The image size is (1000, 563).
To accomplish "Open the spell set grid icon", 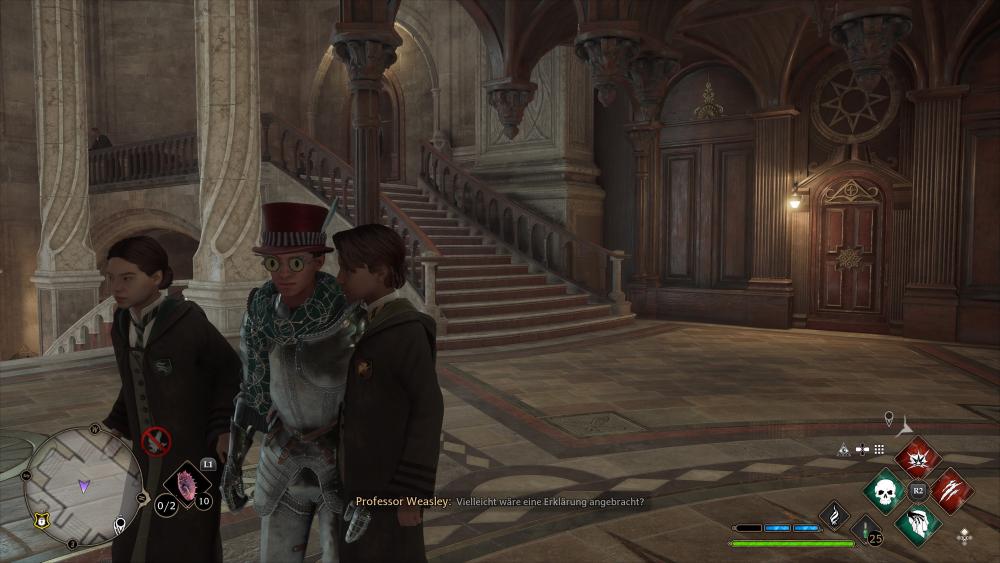I will coord(880,449).
